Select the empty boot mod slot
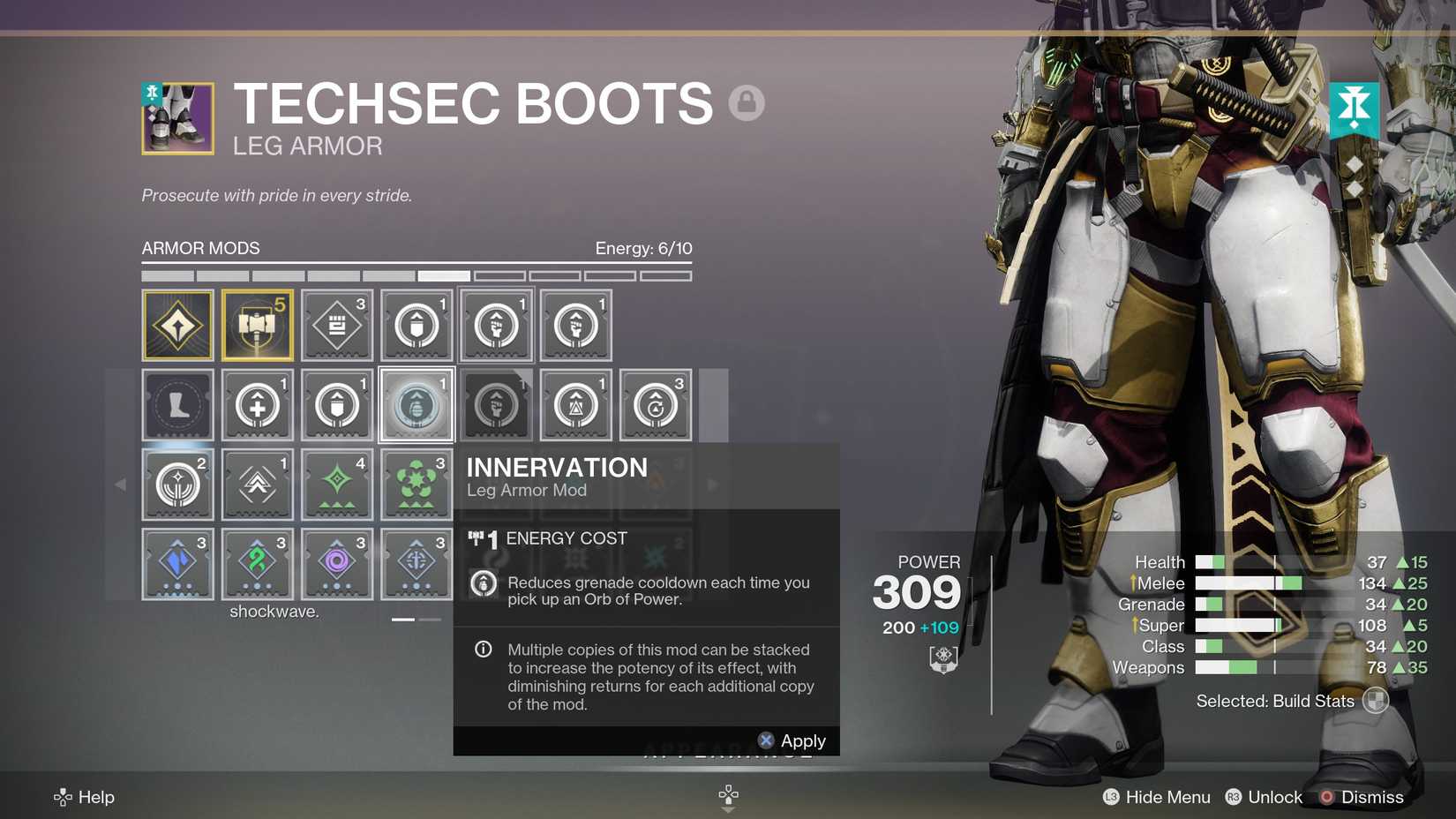This screenshot has width=1456, height=819. (x=177, y=404)
